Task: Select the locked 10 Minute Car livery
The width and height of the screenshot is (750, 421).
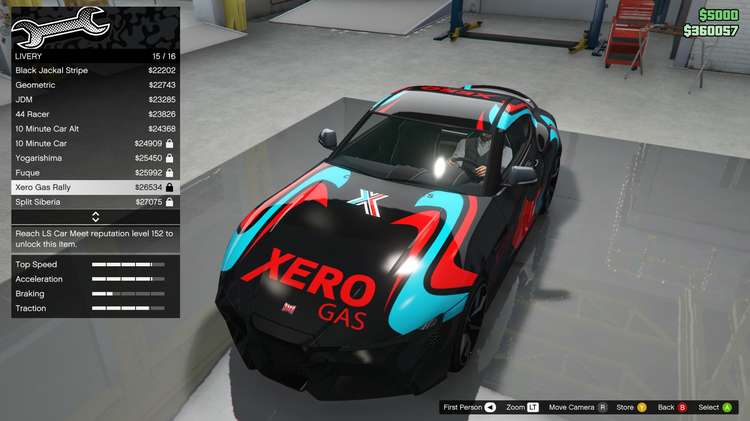Action: click(95, 143)
